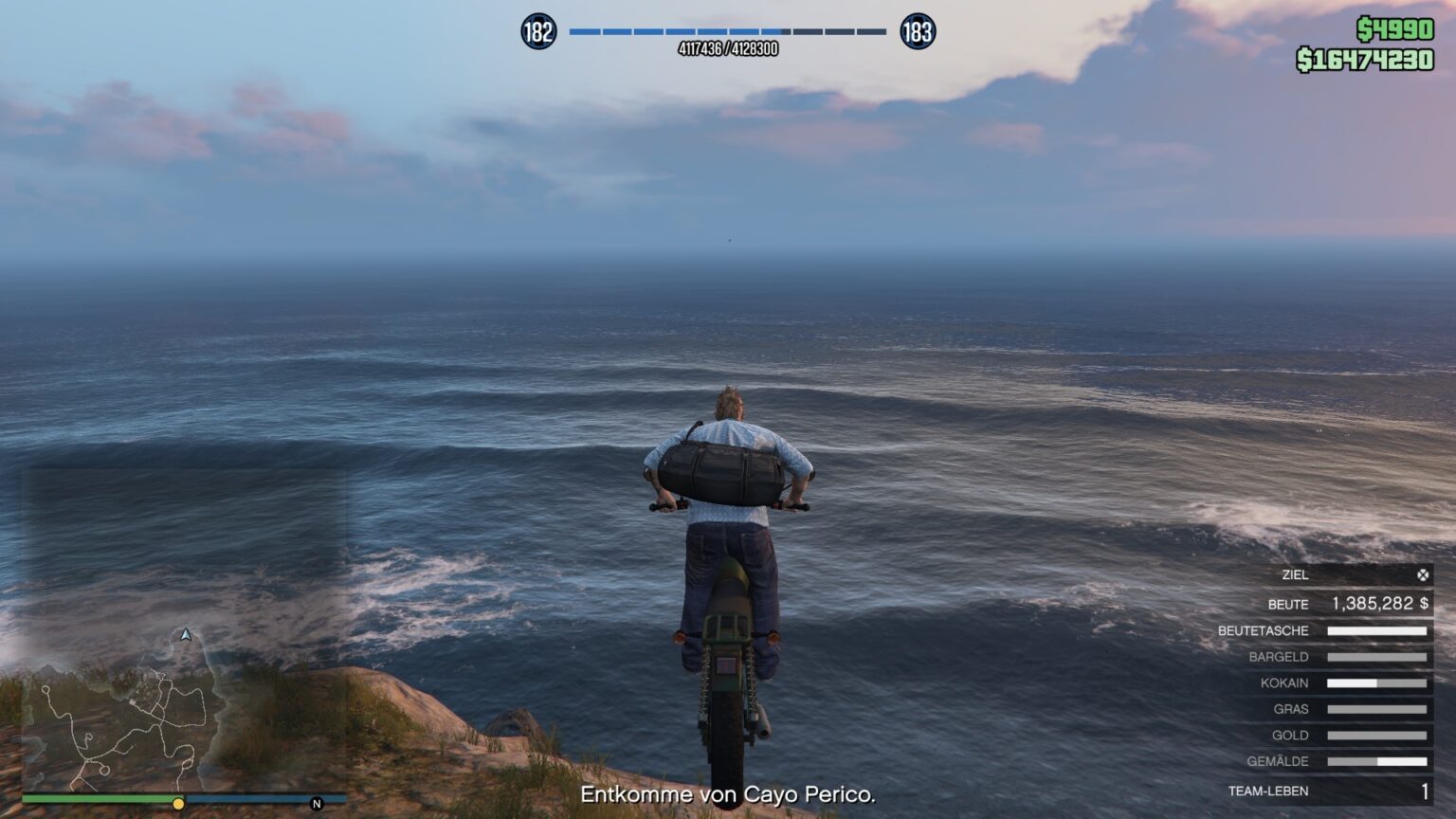This screenshot has width=1456, height=819.
Task: Select the north N marker on minimap
Action: point(317,804)
